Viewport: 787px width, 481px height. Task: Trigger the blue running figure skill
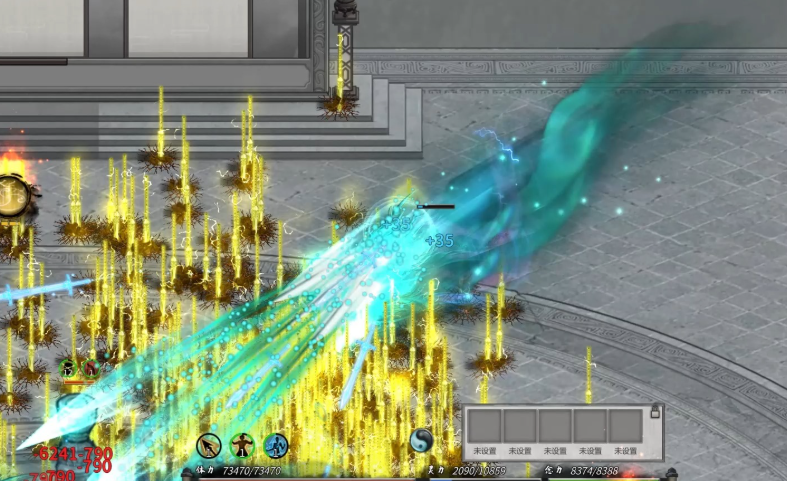click(x=276, y=445)
